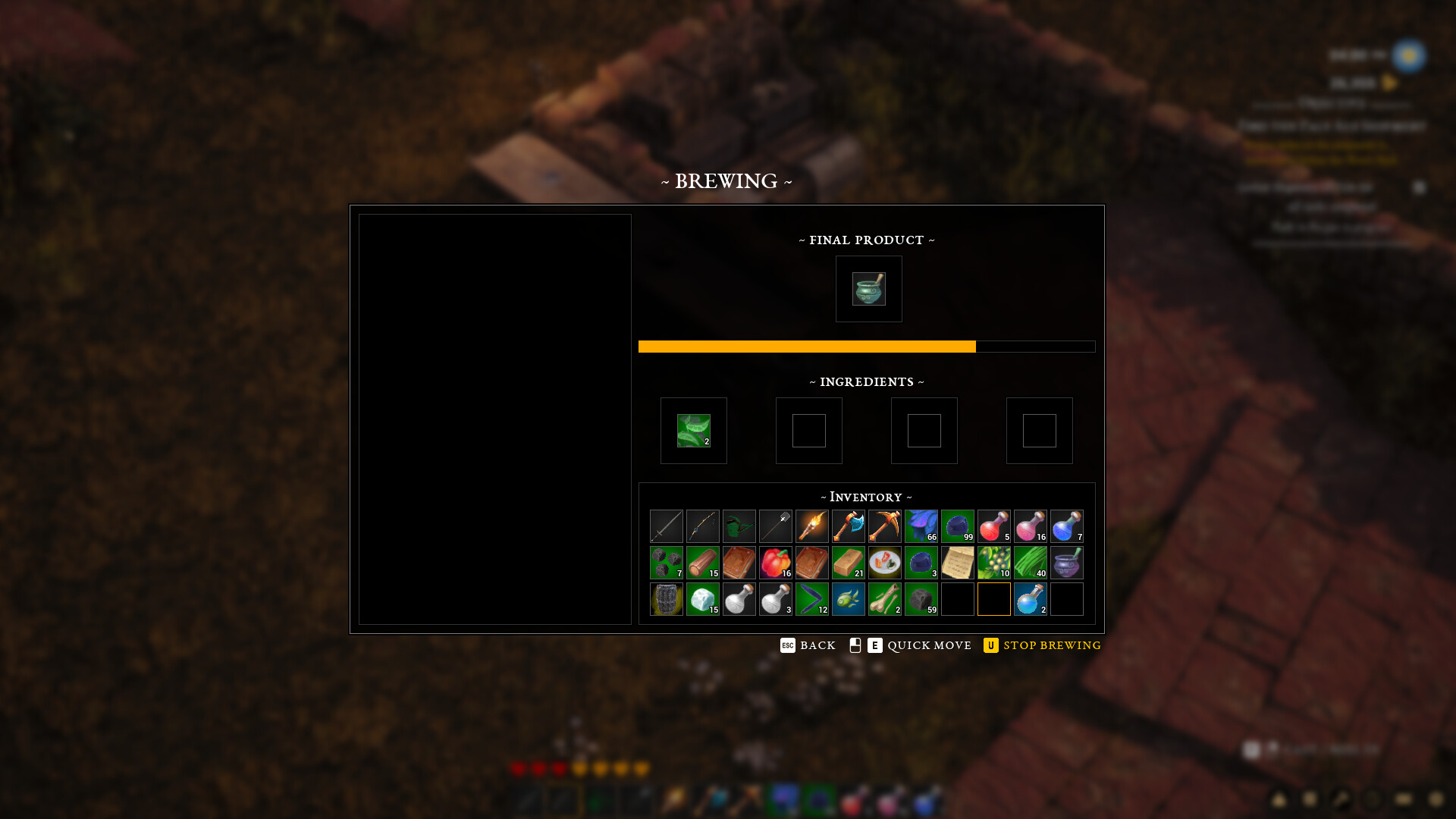The height and width of the screenshot is (819, 1456).
Task: Click the fishing rod inventory item
Action: click(x=703, y=526)
